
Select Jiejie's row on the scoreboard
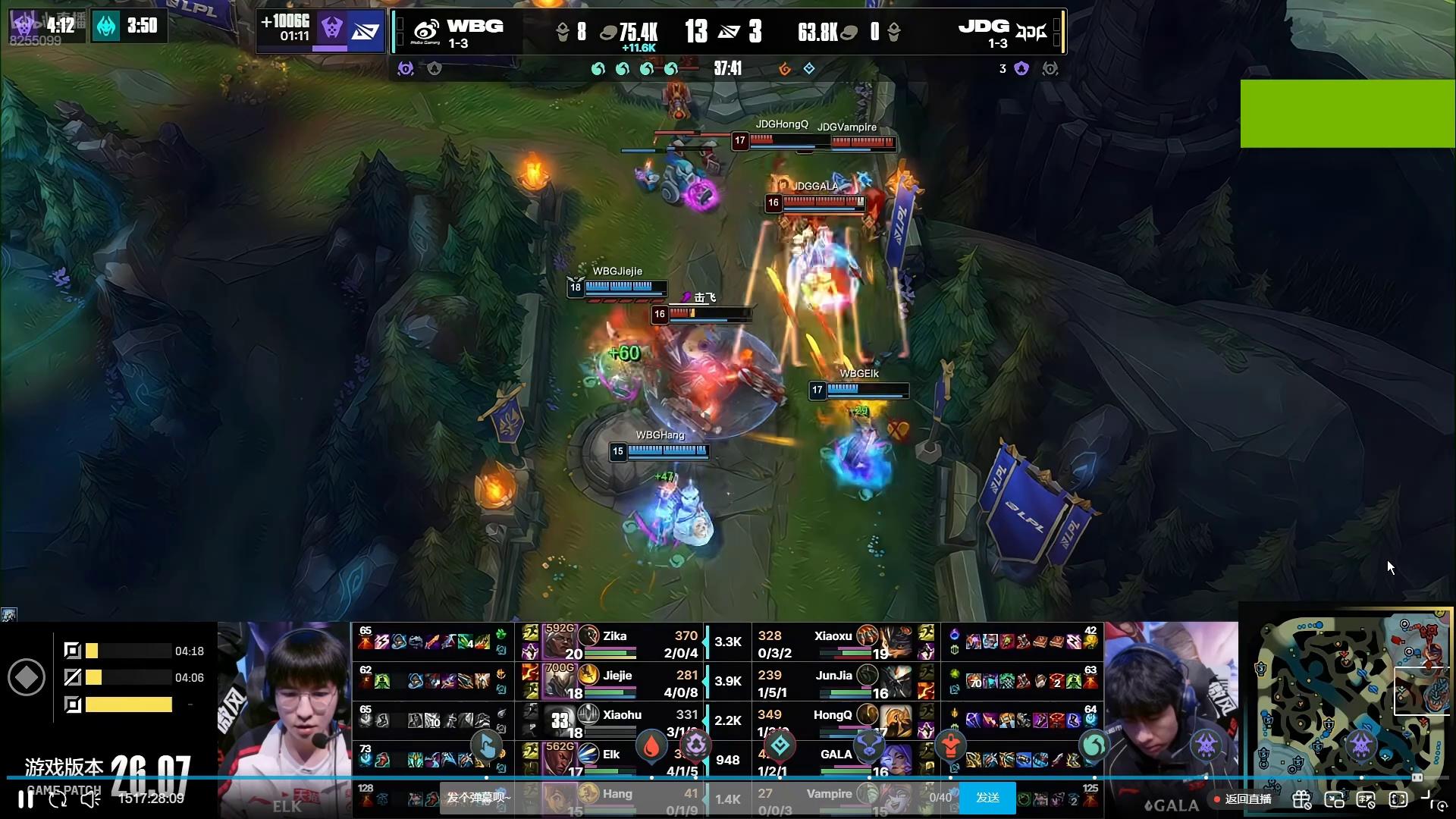617,682
